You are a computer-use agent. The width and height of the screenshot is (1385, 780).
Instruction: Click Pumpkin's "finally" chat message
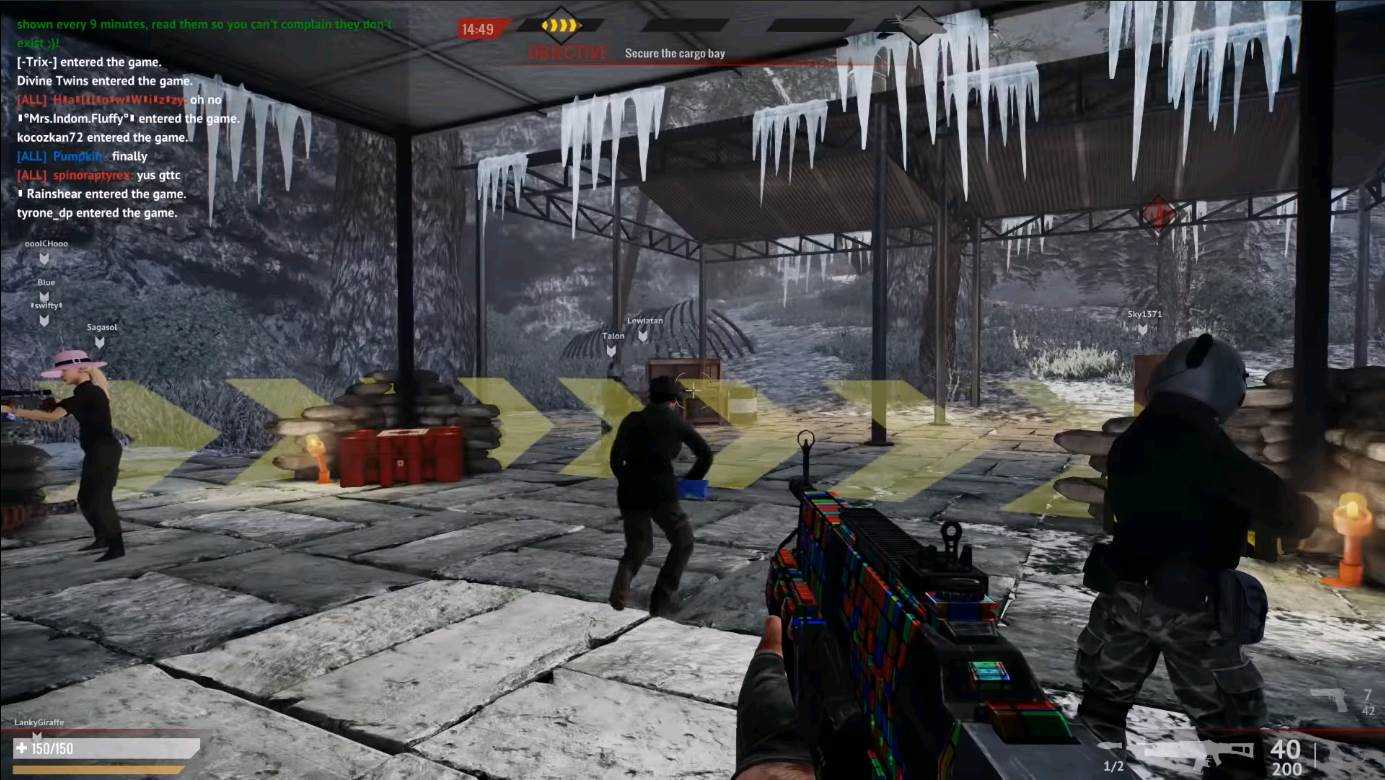click(129, 156)
